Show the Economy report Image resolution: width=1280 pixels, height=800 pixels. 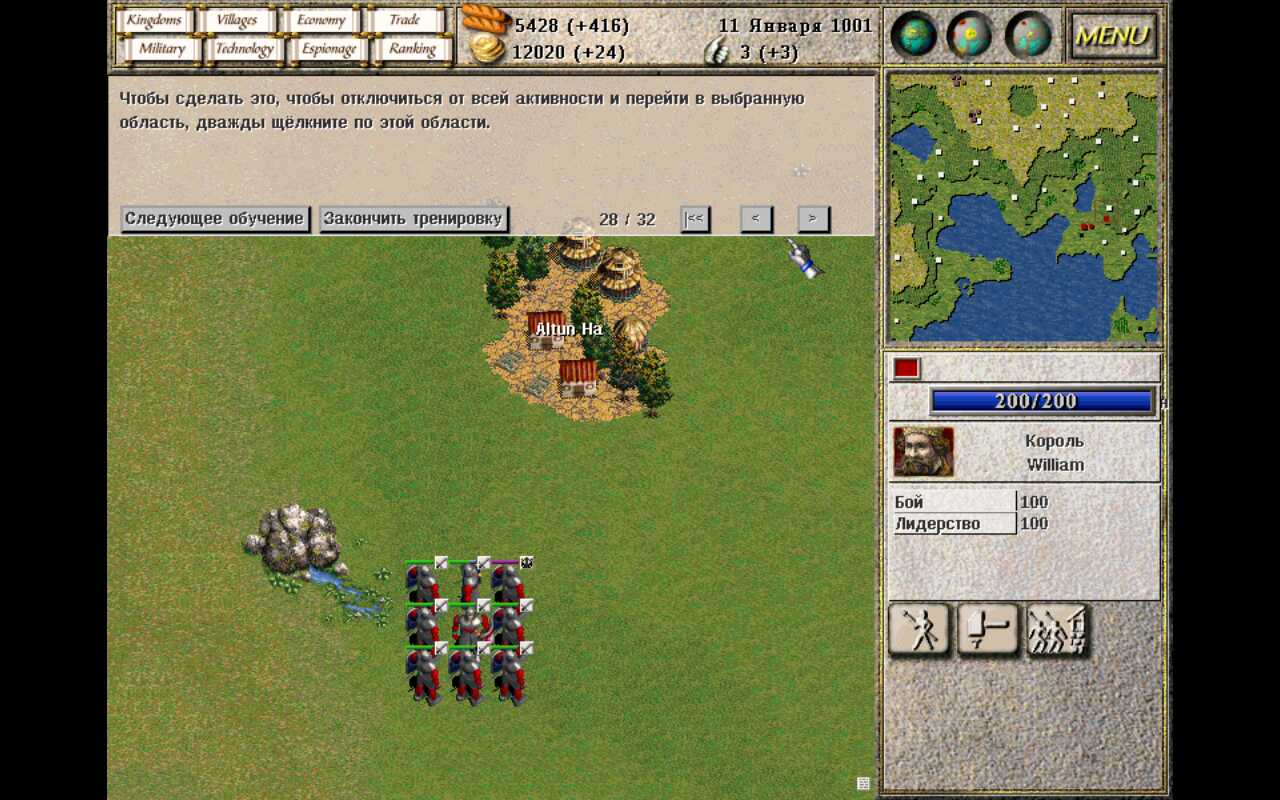321,20
